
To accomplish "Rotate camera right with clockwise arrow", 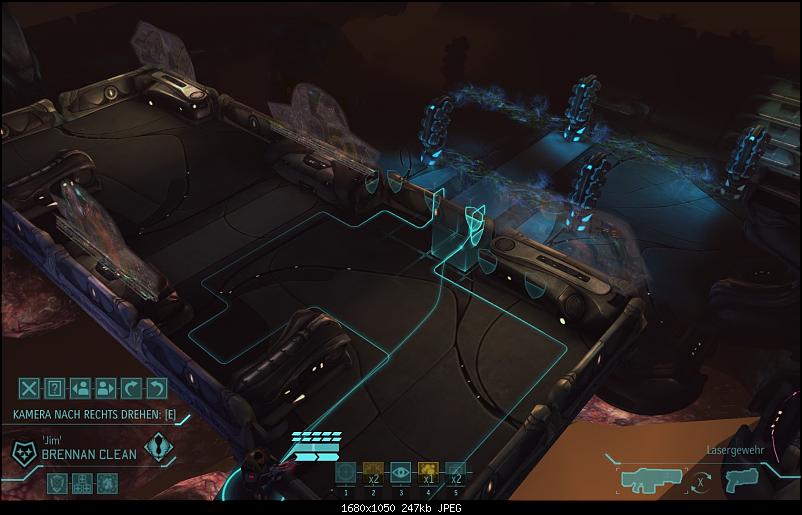I will [131, 388].
